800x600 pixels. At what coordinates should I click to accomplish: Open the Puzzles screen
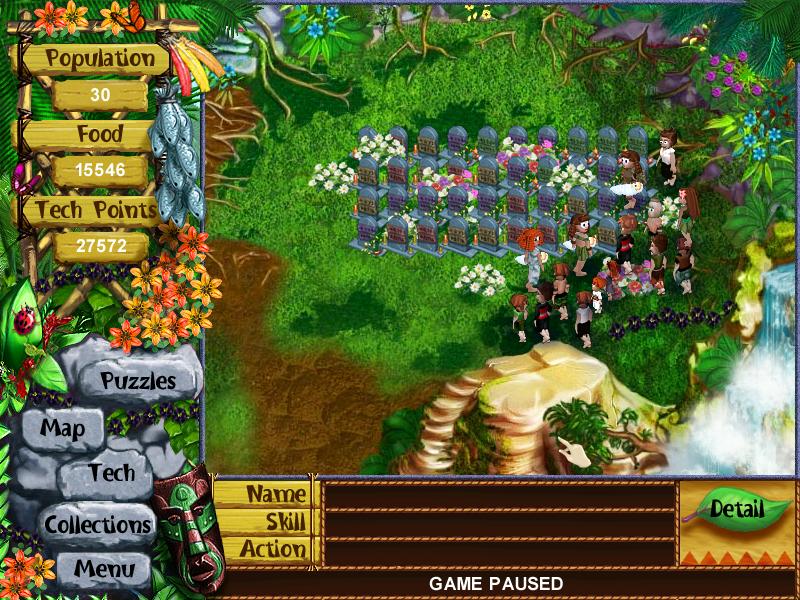tap(138, 381)
